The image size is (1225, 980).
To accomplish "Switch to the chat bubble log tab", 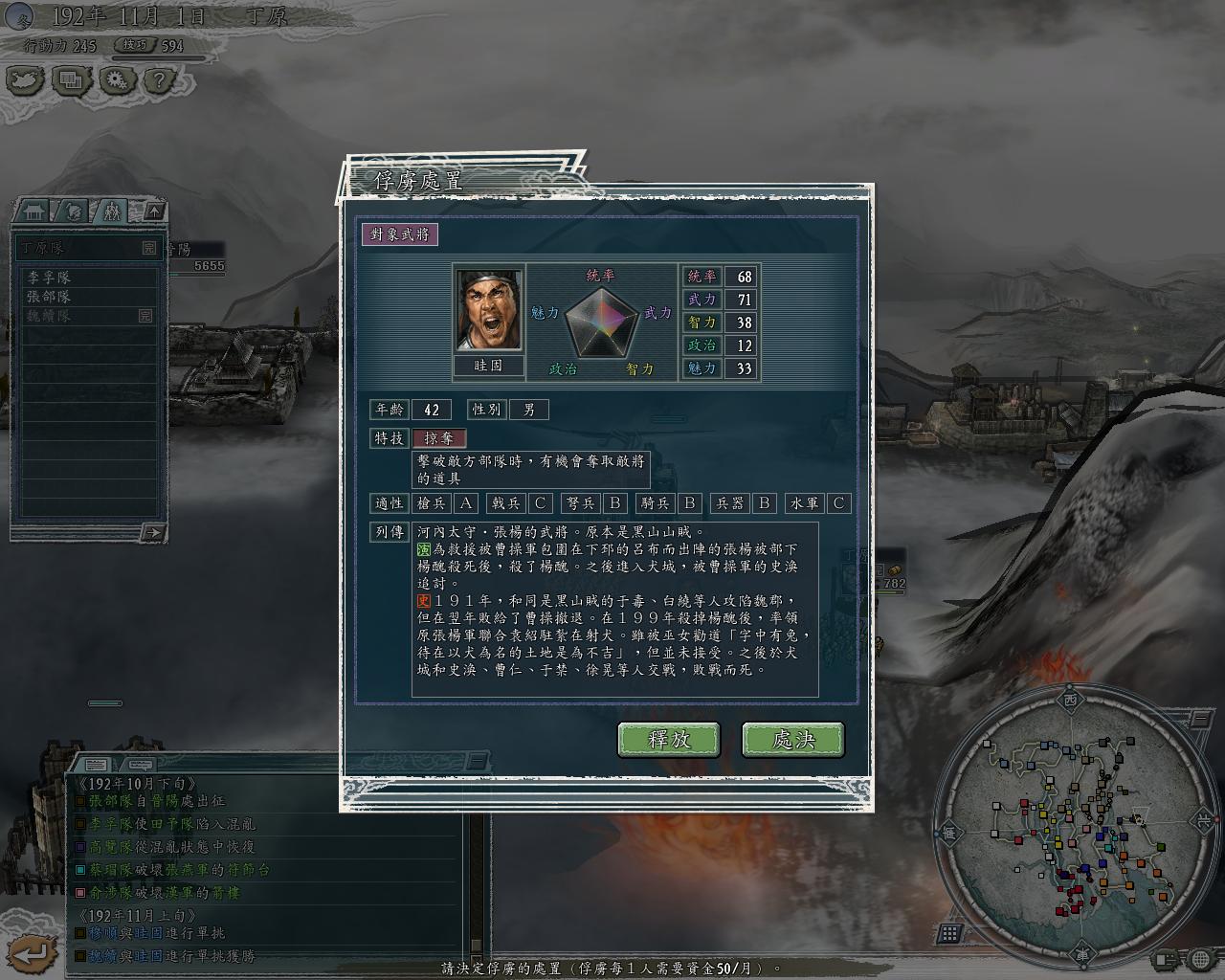I will click(140, 765).
